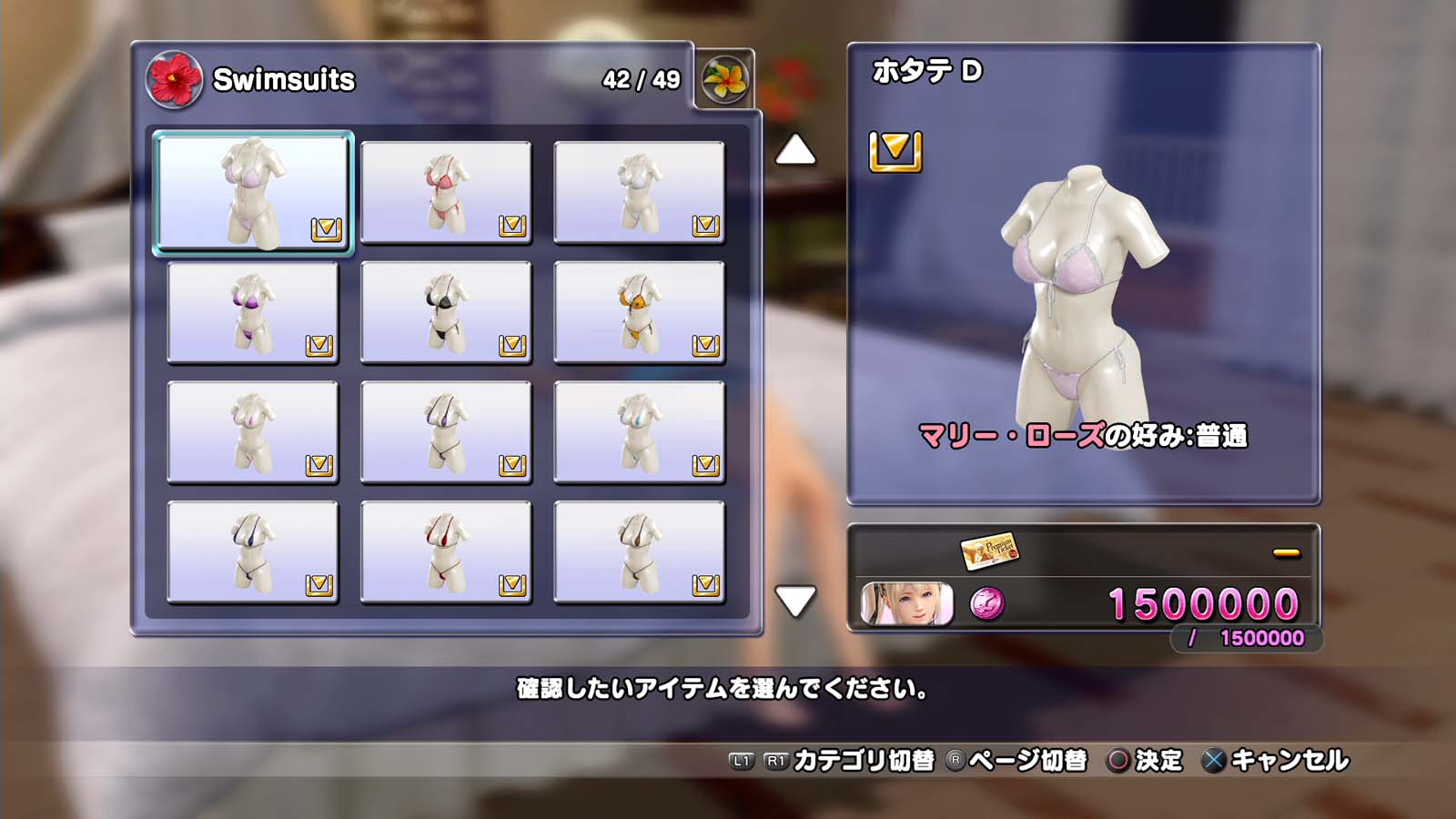1456x819 pixels.
Task: Pick the red string swimsuit thumbnail
Action: [446, 552]
